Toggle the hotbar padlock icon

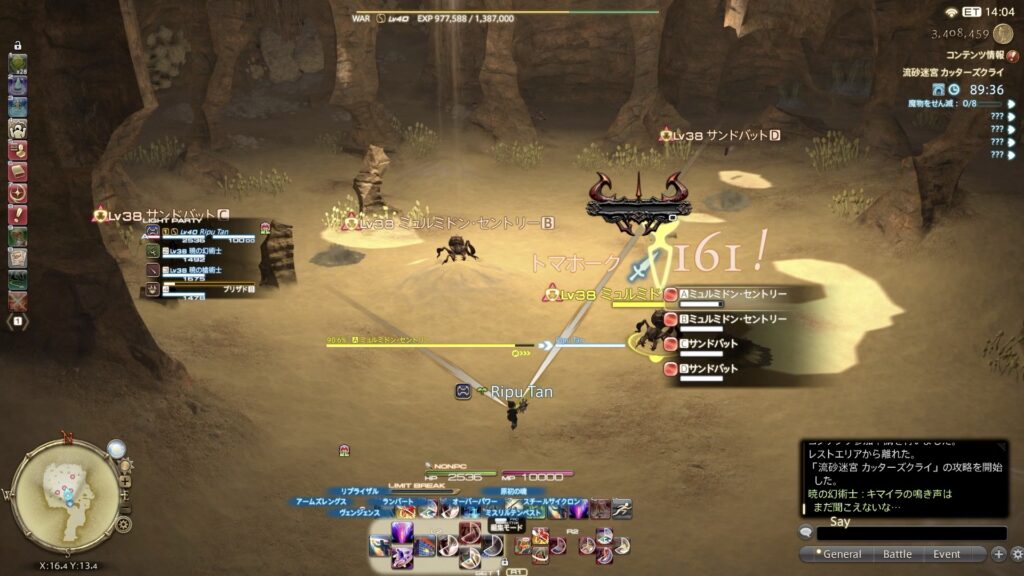(18, 46)
